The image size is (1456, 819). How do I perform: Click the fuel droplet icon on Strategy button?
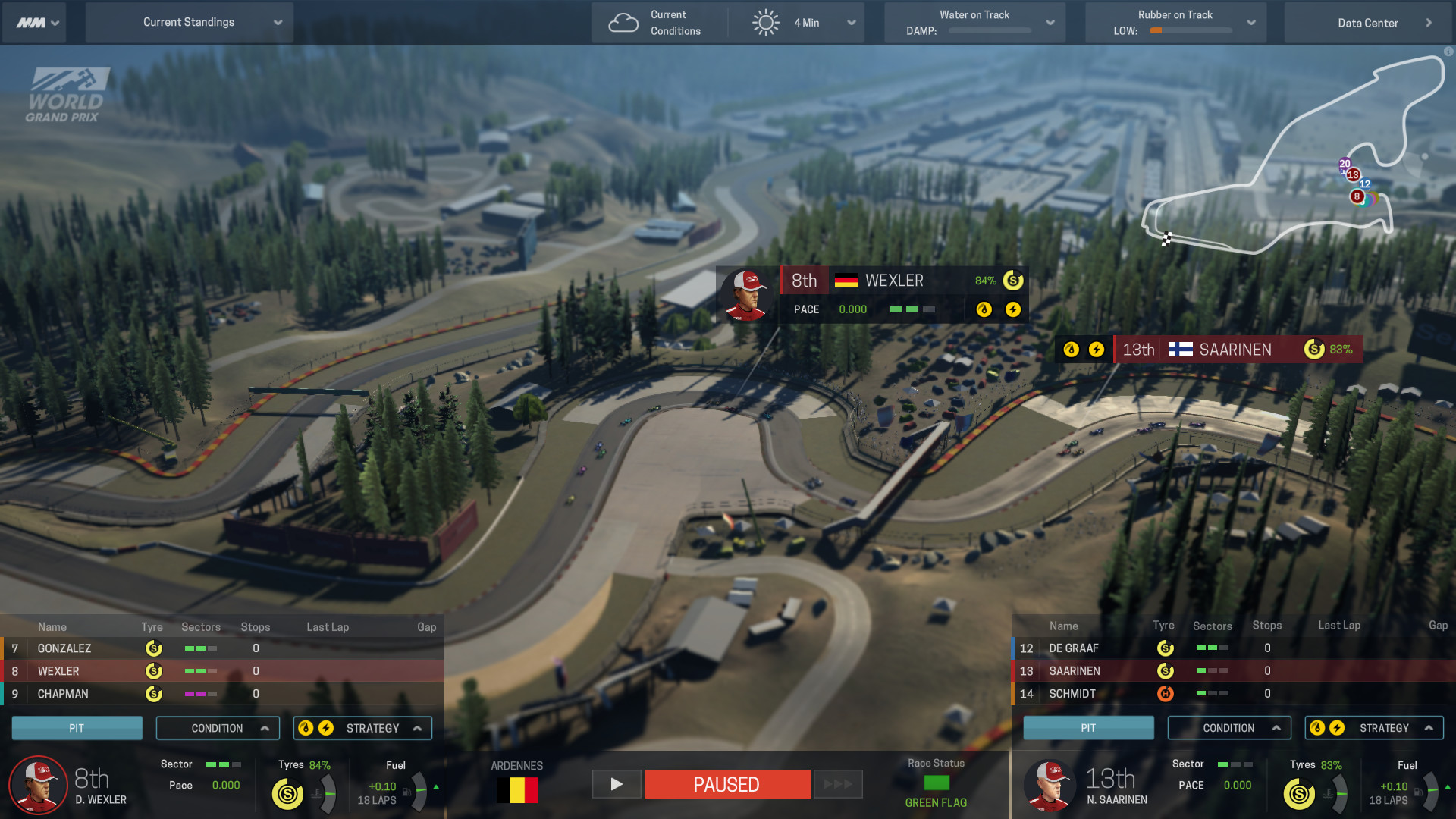click(x=306, y=727)
